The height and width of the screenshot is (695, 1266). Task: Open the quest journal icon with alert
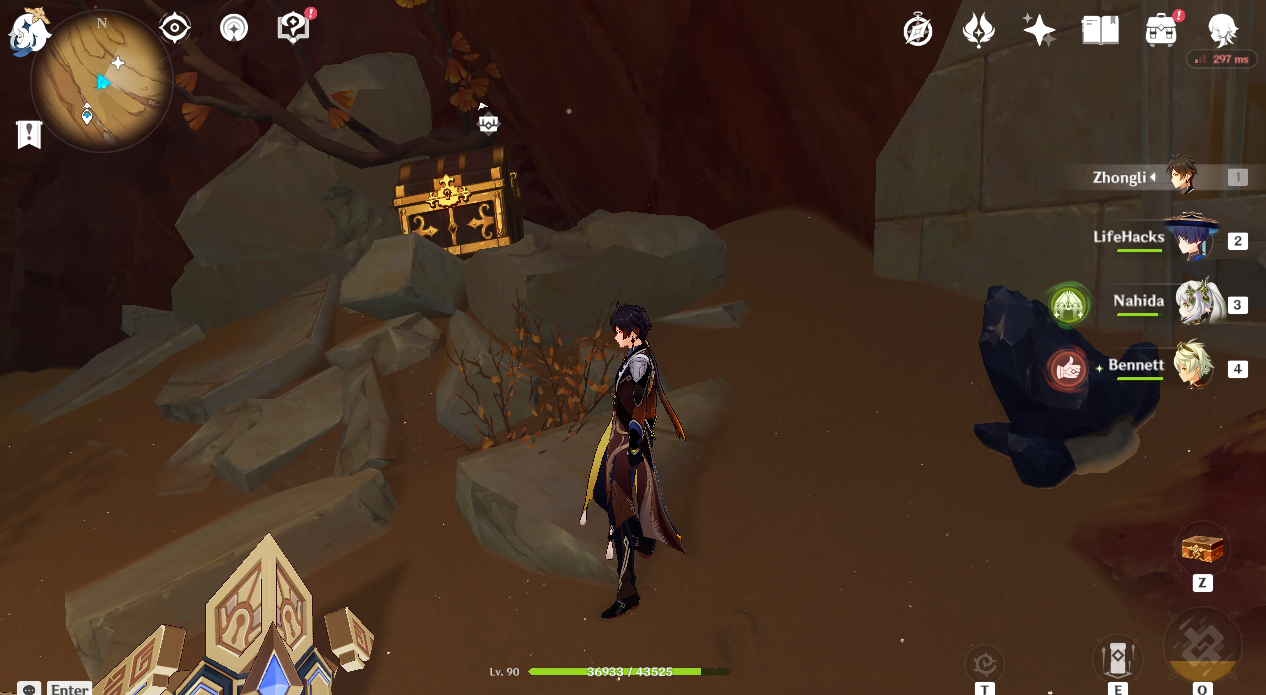tap(293, 28)
